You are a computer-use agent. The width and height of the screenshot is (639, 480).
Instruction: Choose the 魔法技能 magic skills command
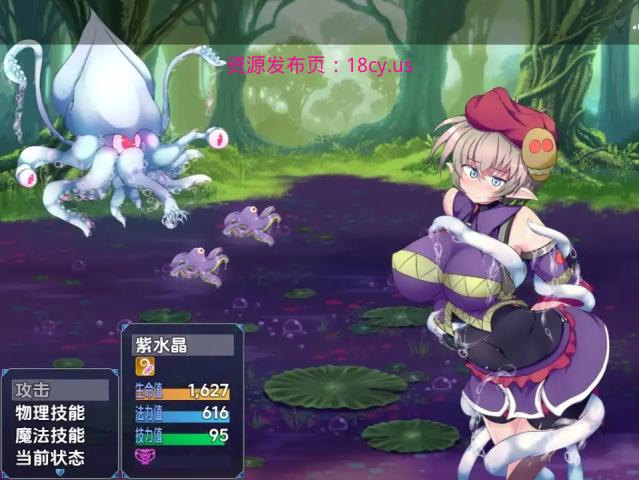click(58, 436)
